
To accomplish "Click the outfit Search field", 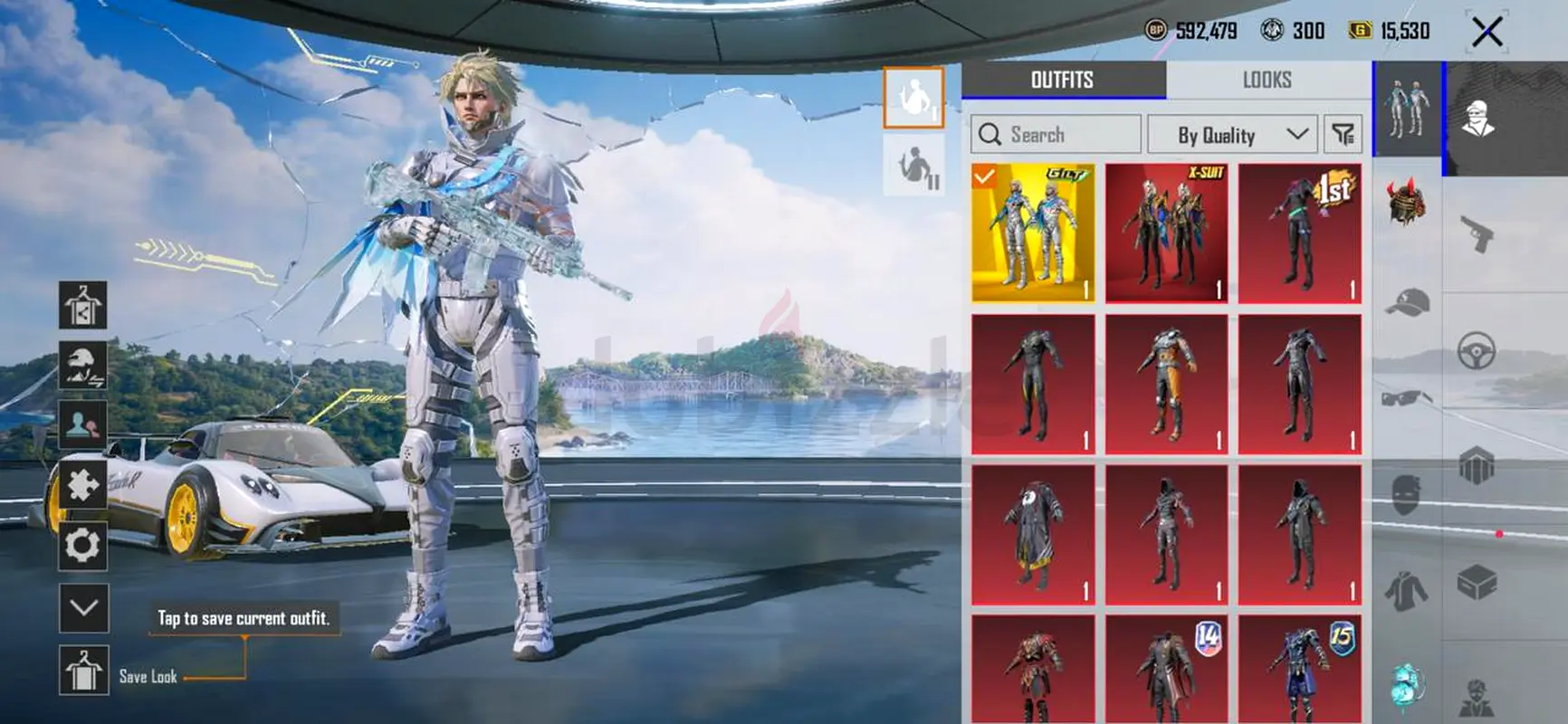I will tap(1056, 135).
